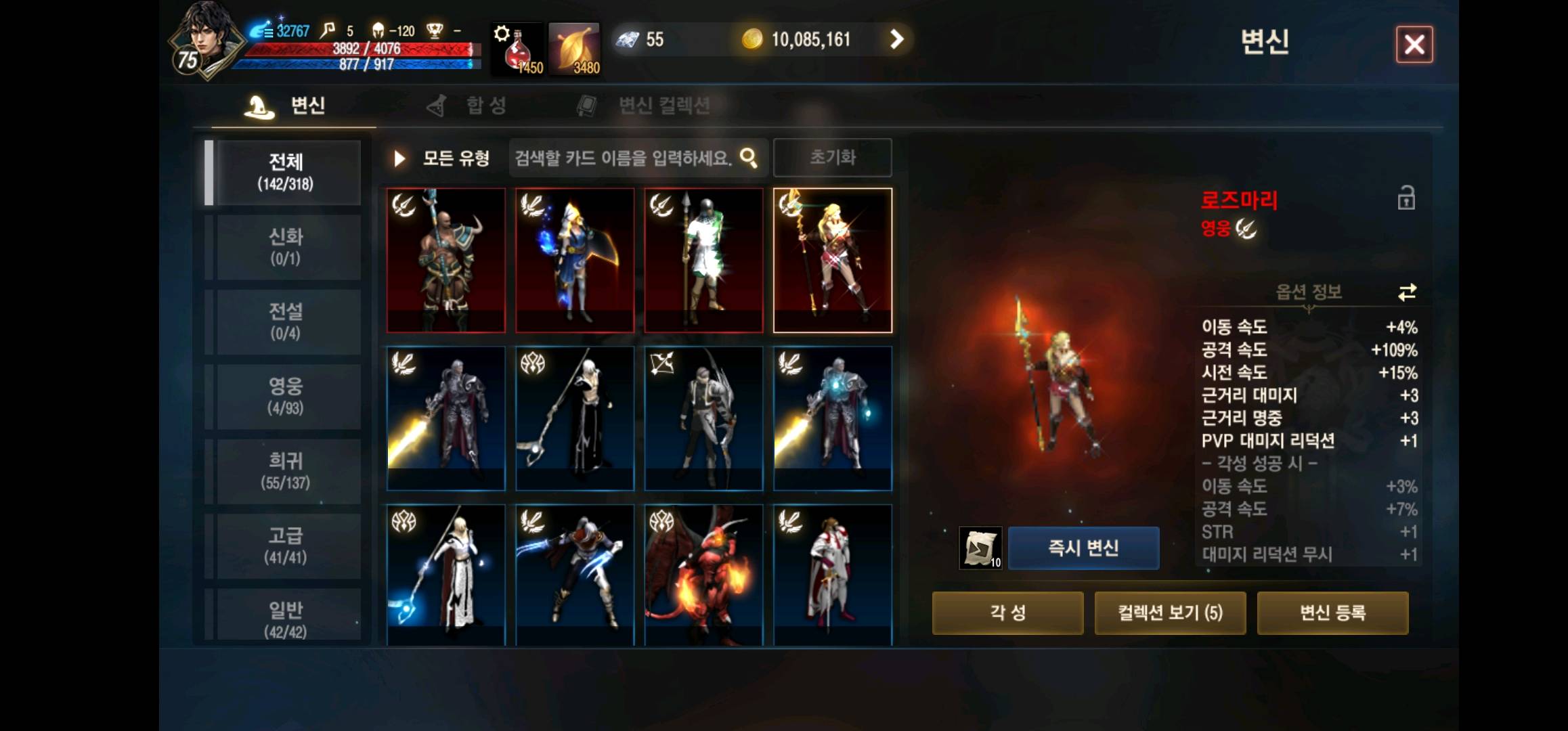Click the card name search input field
1568x731 pixels.
(x=623, y=157)
